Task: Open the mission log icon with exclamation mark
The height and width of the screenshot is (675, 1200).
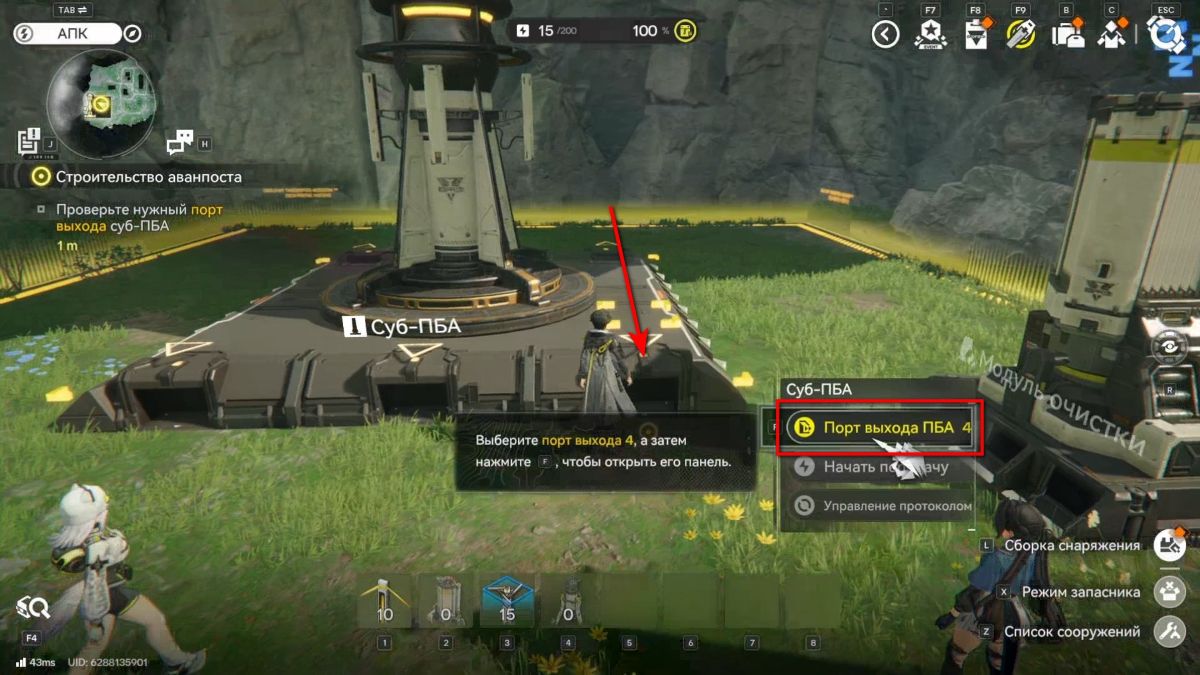Action: pyautogui.click(x=29, y=139)
